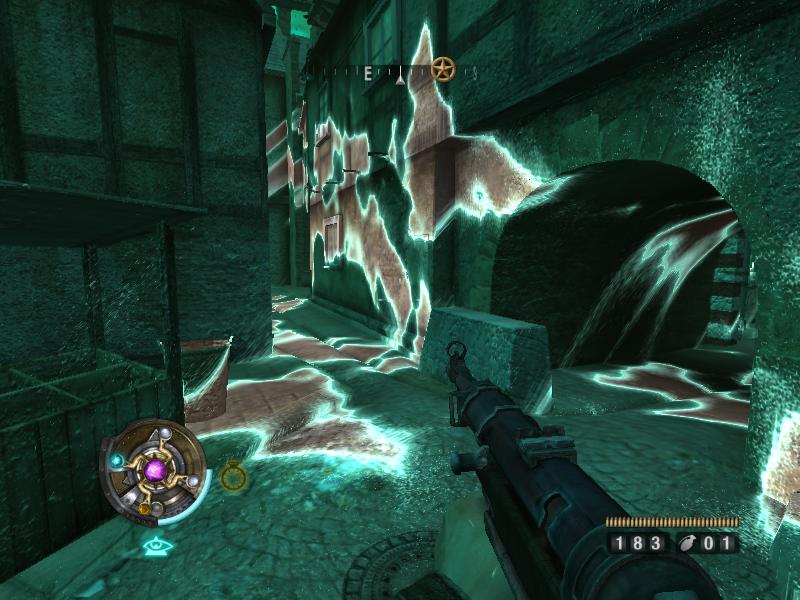
Task: Activate the cyan eye Veil sight icon
Action: (154, 545)
